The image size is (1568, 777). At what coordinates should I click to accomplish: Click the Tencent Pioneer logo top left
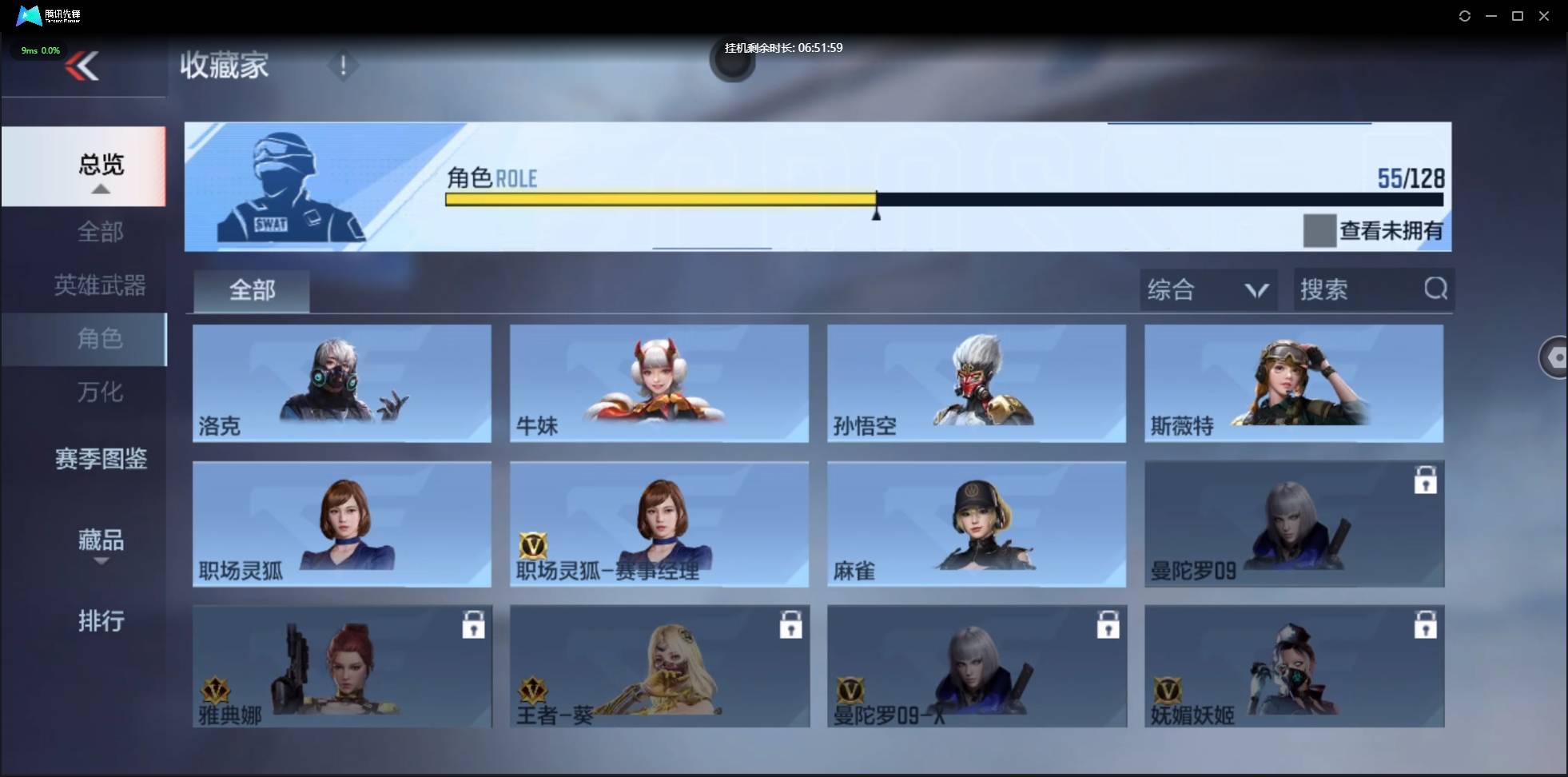pos(28,15)
